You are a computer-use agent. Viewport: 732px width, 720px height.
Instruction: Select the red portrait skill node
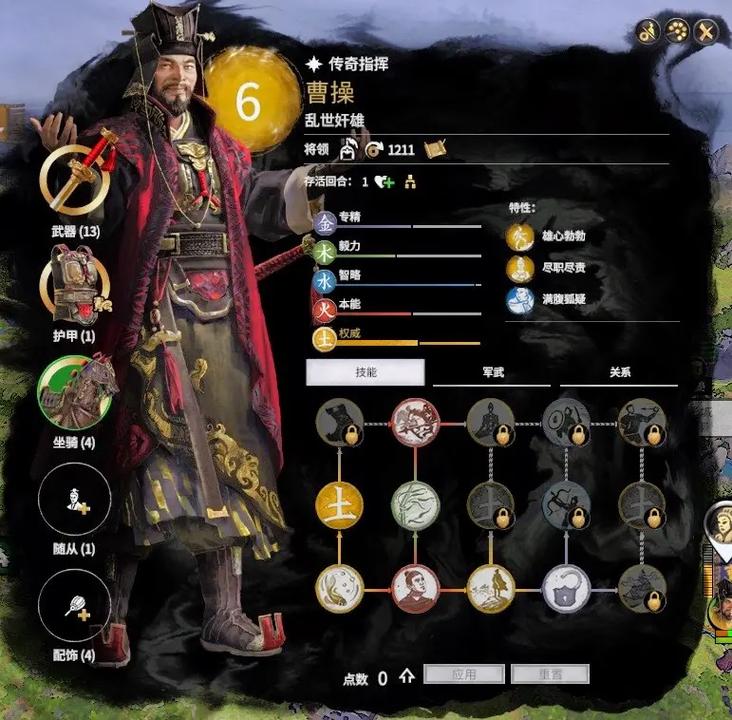click(x=415, y=589)
